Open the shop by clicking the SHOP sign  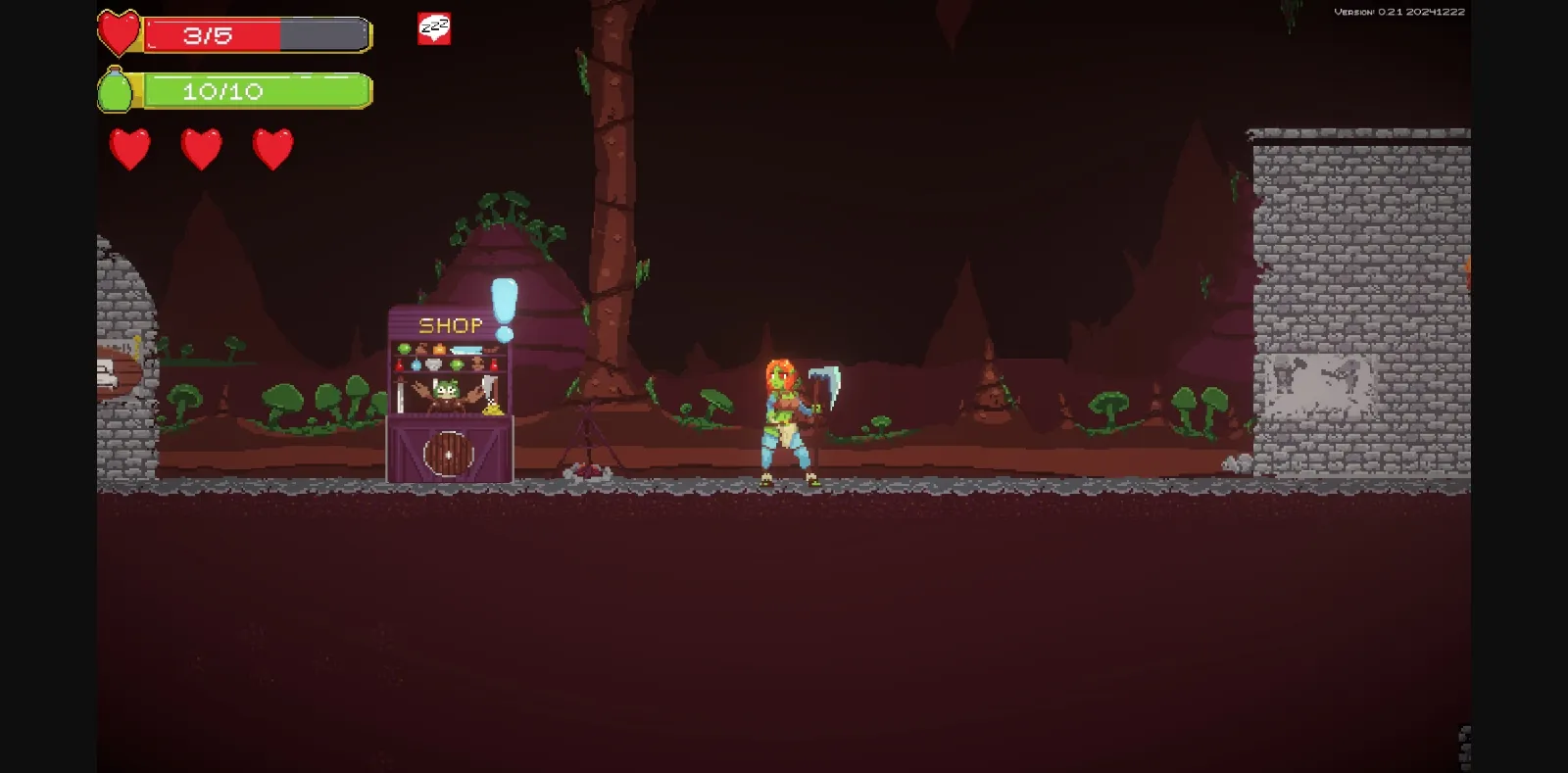pyautogui.click(x=451, y=323)
